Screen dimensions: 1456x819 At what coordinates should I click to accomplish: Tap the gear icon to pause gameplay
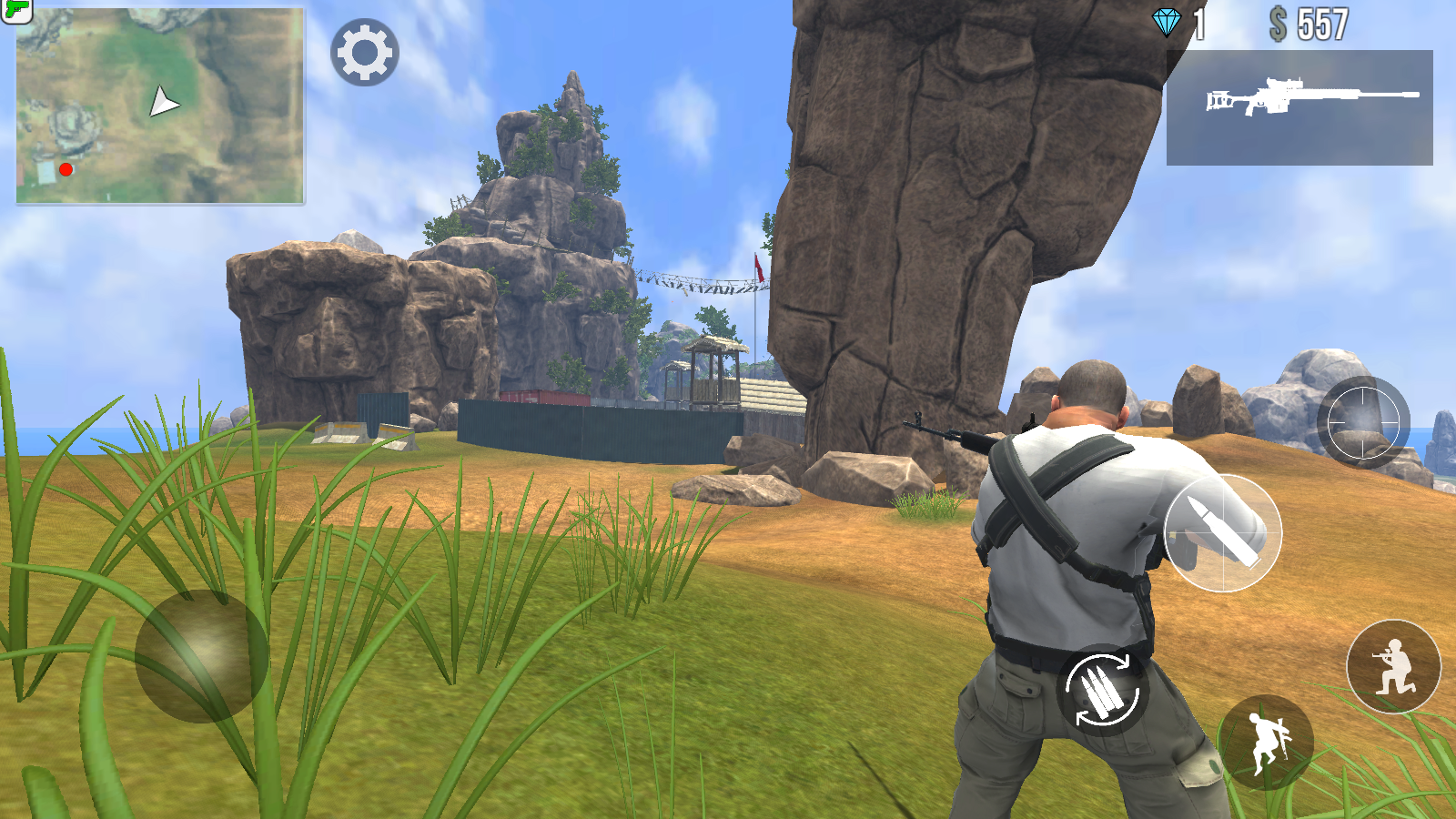click(367, 53)
